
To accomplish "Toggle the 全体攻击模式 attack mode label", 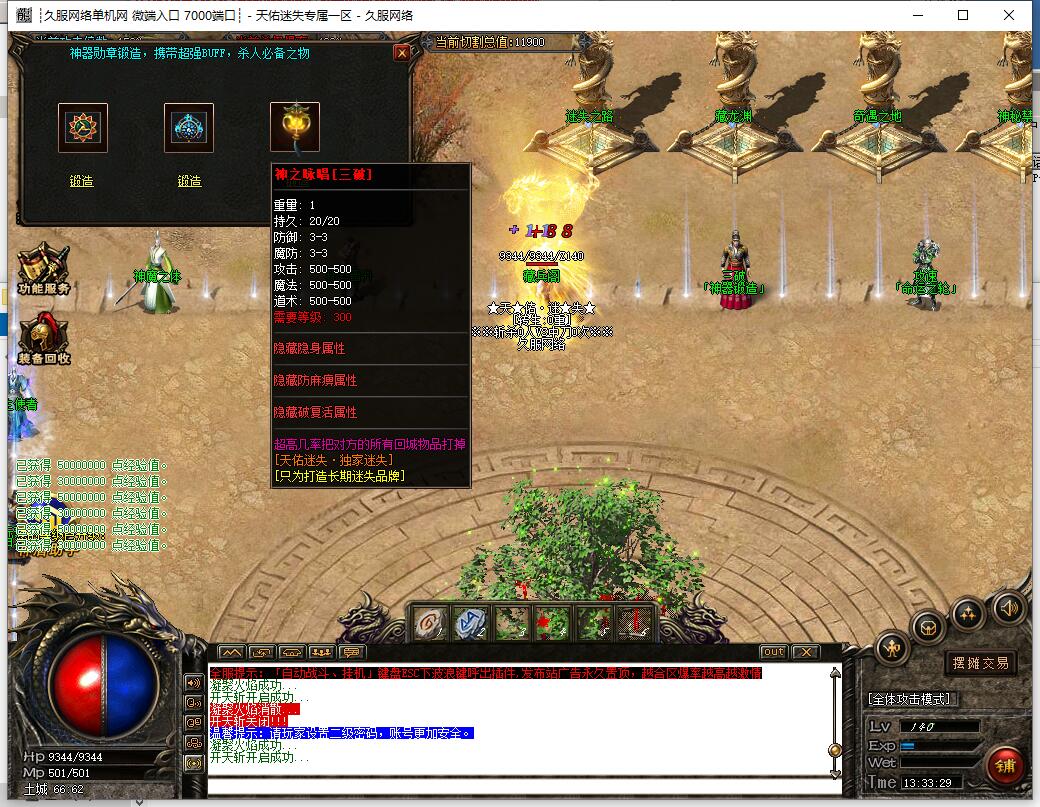I will click(x=910, y=698).
